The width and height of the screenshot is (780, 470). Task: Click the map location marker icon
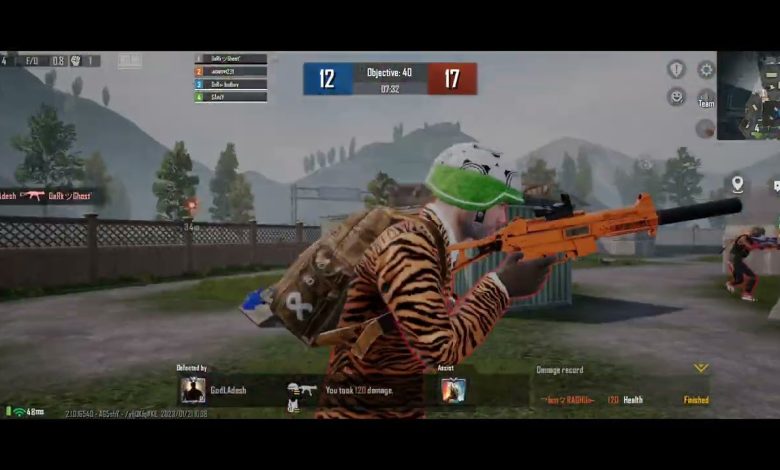pyautogui.click(x=737, y=184)
